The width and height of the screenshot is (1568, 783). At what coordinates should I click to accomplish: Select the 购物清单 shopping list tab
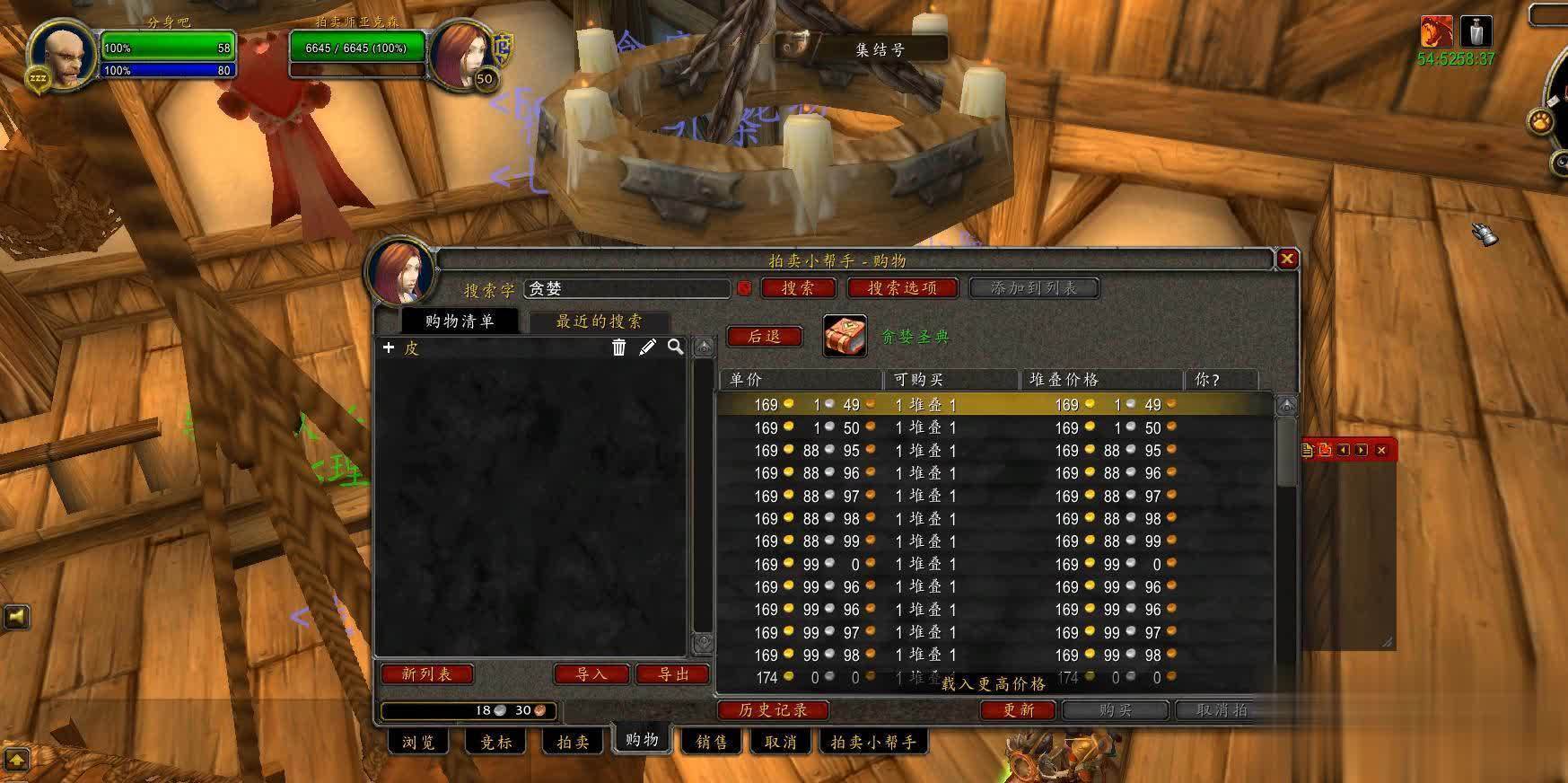coord(460,321)
